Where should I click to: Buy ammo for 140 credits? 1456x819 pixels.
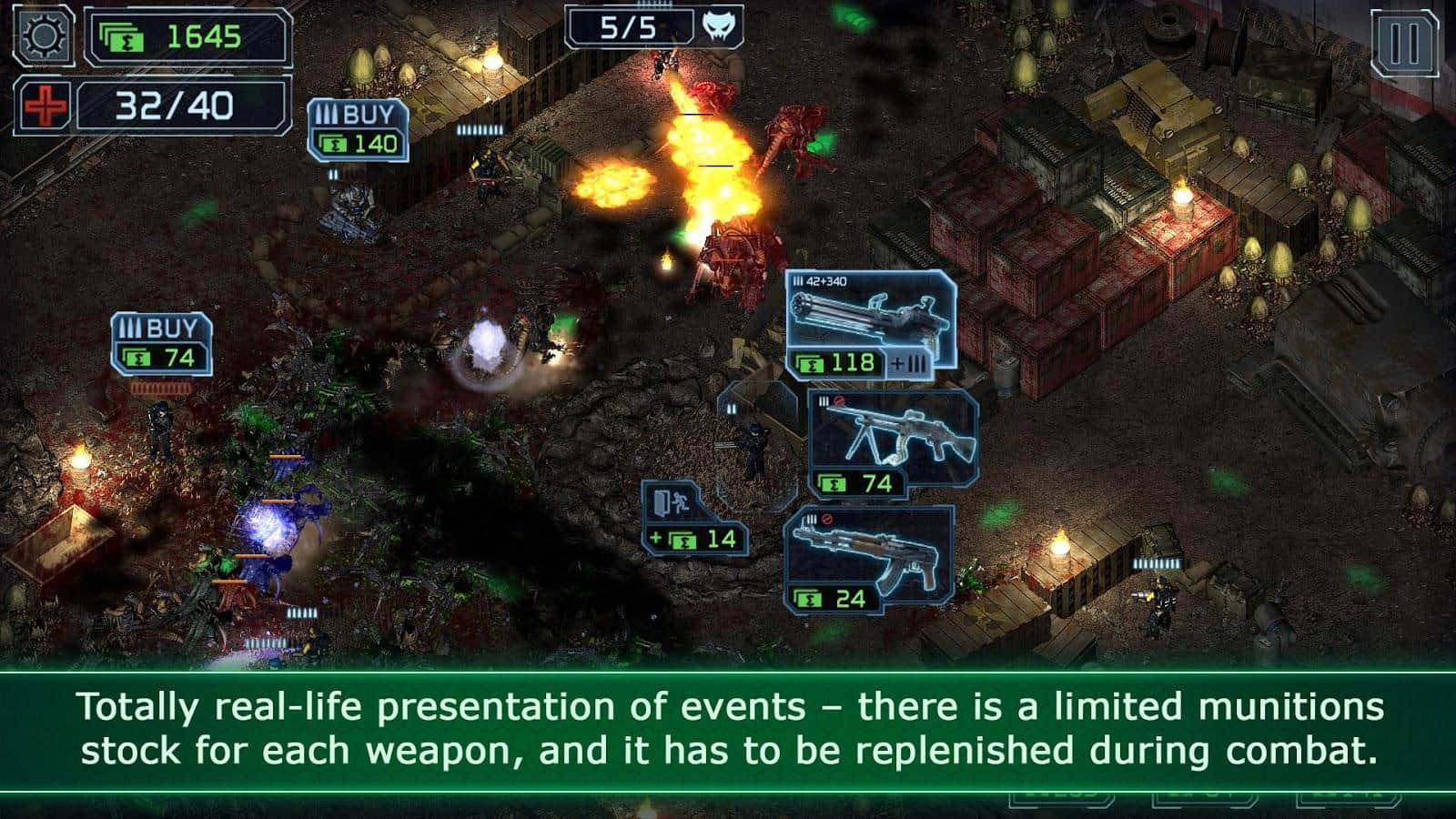[358, 130]
